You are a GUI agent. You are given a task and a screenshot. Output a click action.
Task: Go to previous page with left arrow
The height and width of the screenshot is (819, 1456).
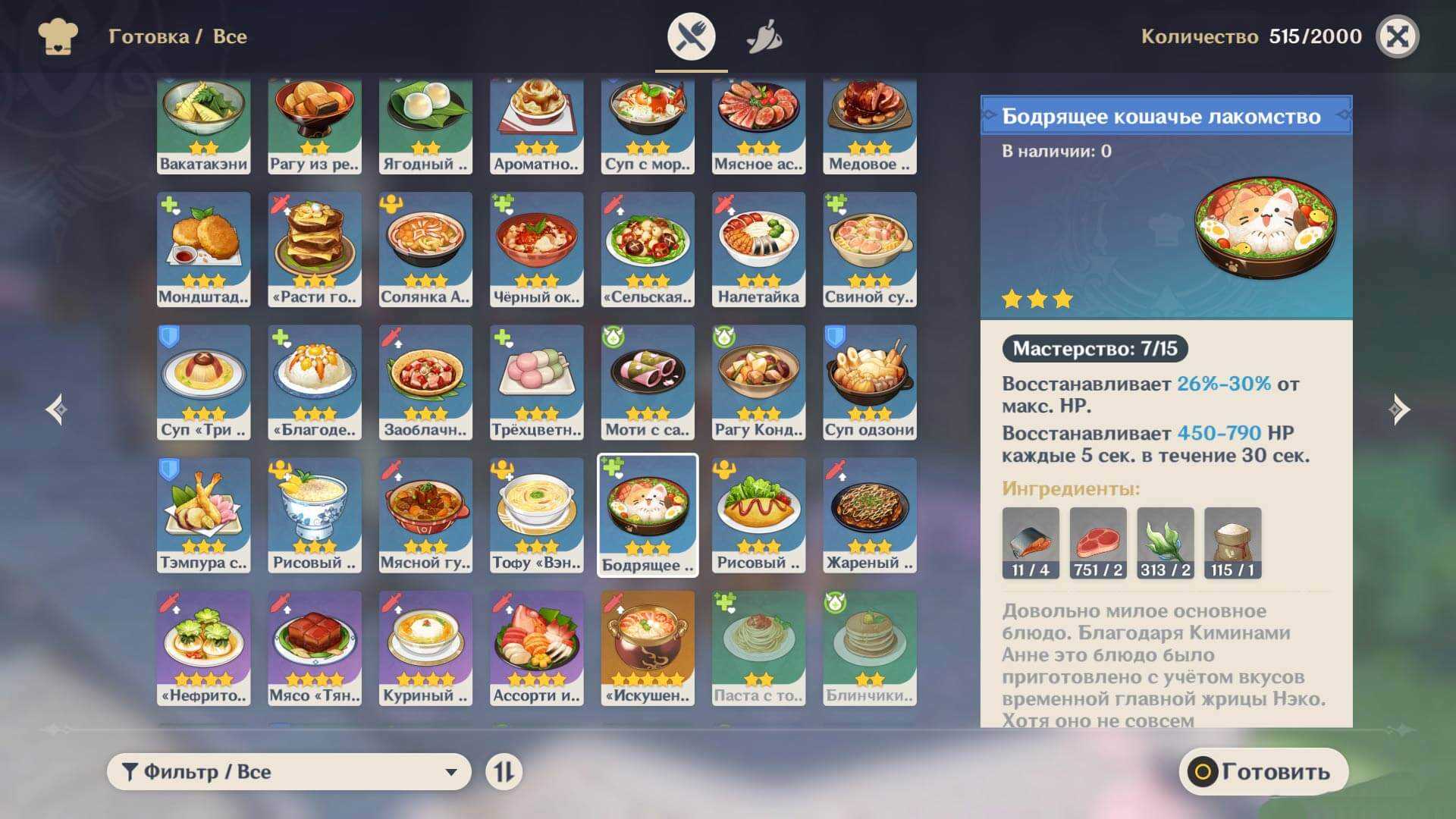coord(55,409)
